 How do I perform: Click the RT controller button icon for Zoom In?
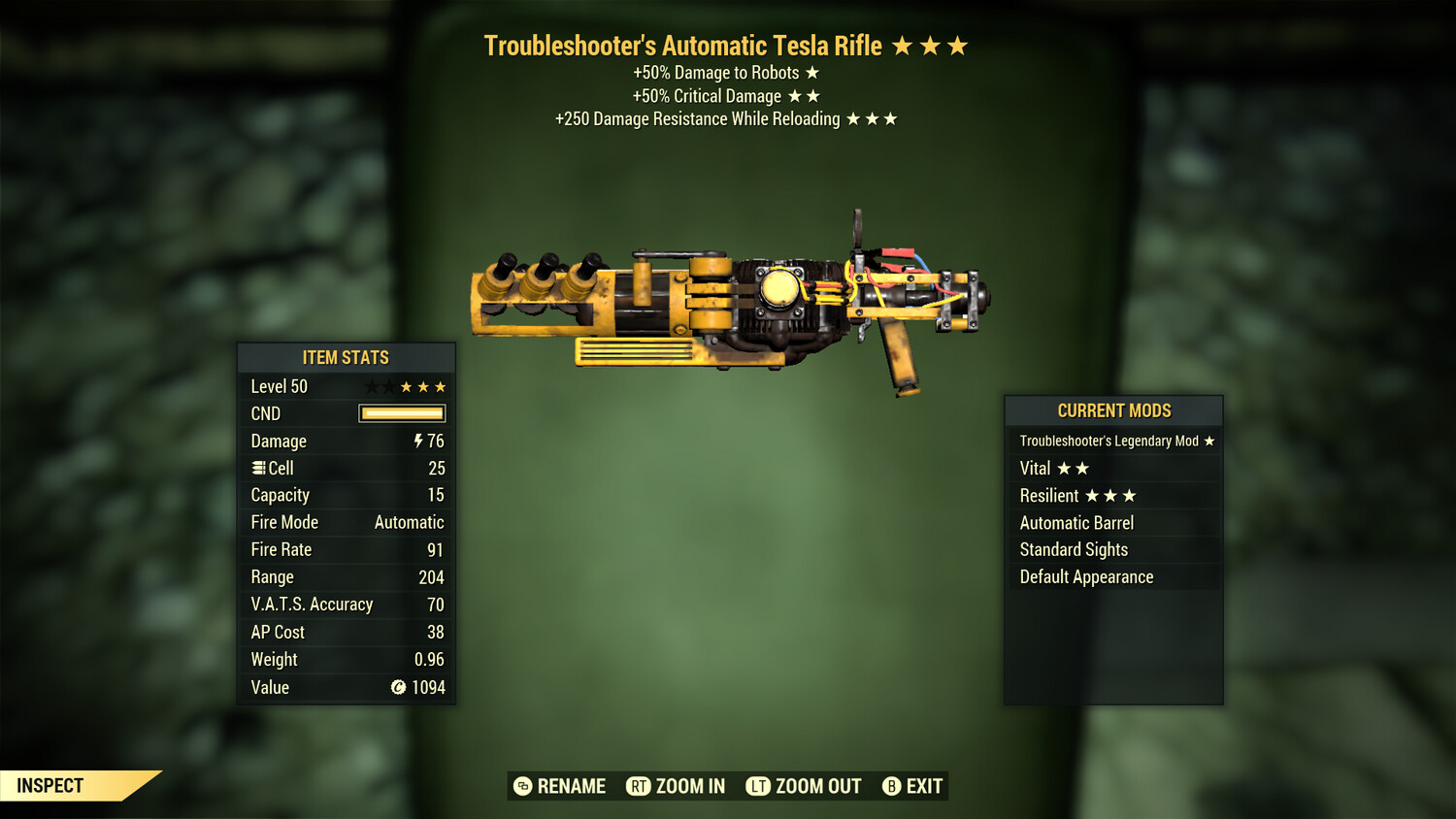click(x=640, y=786)
